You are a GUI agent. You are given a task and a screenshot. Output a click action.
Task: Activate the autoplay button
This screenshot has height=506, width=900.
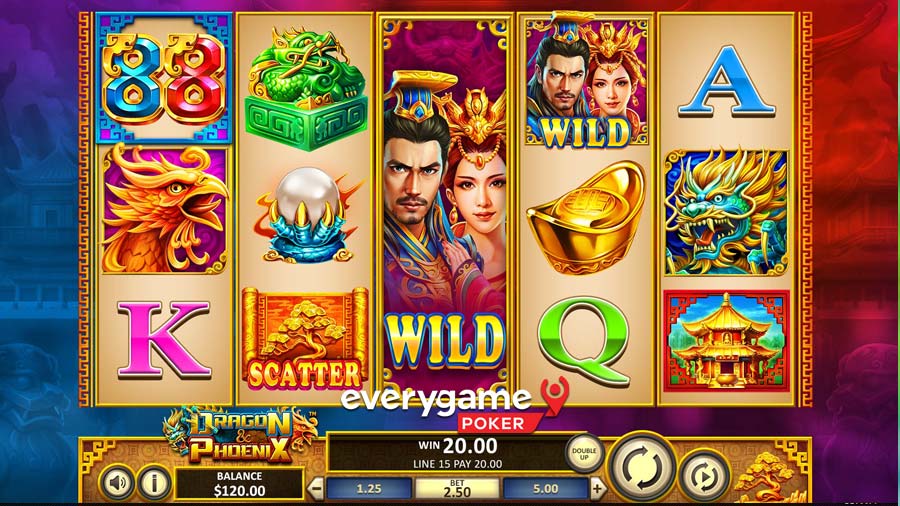pos(704,477)
